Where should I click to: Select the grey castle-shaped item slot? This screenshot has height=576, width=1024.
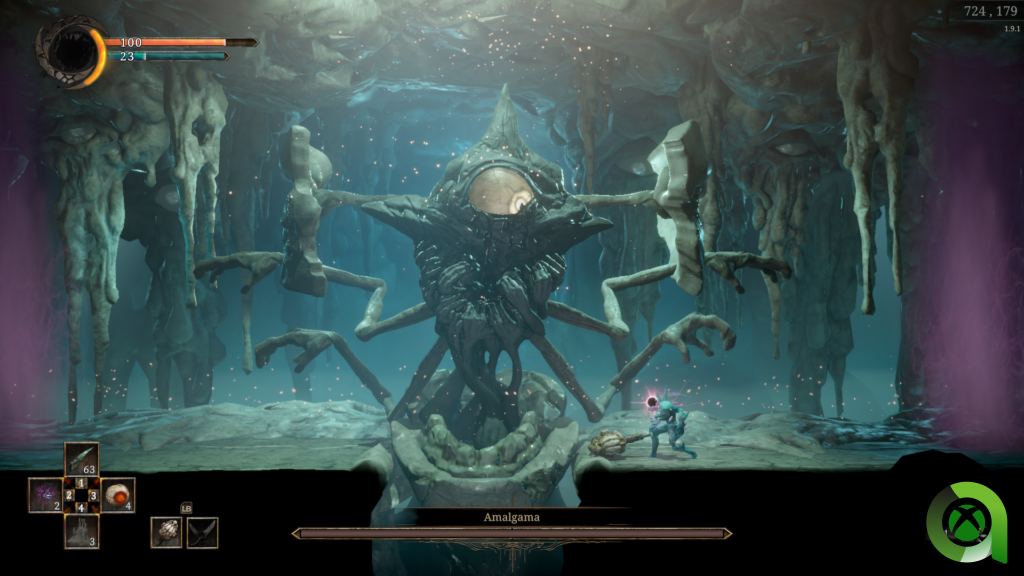click(82, 531)
